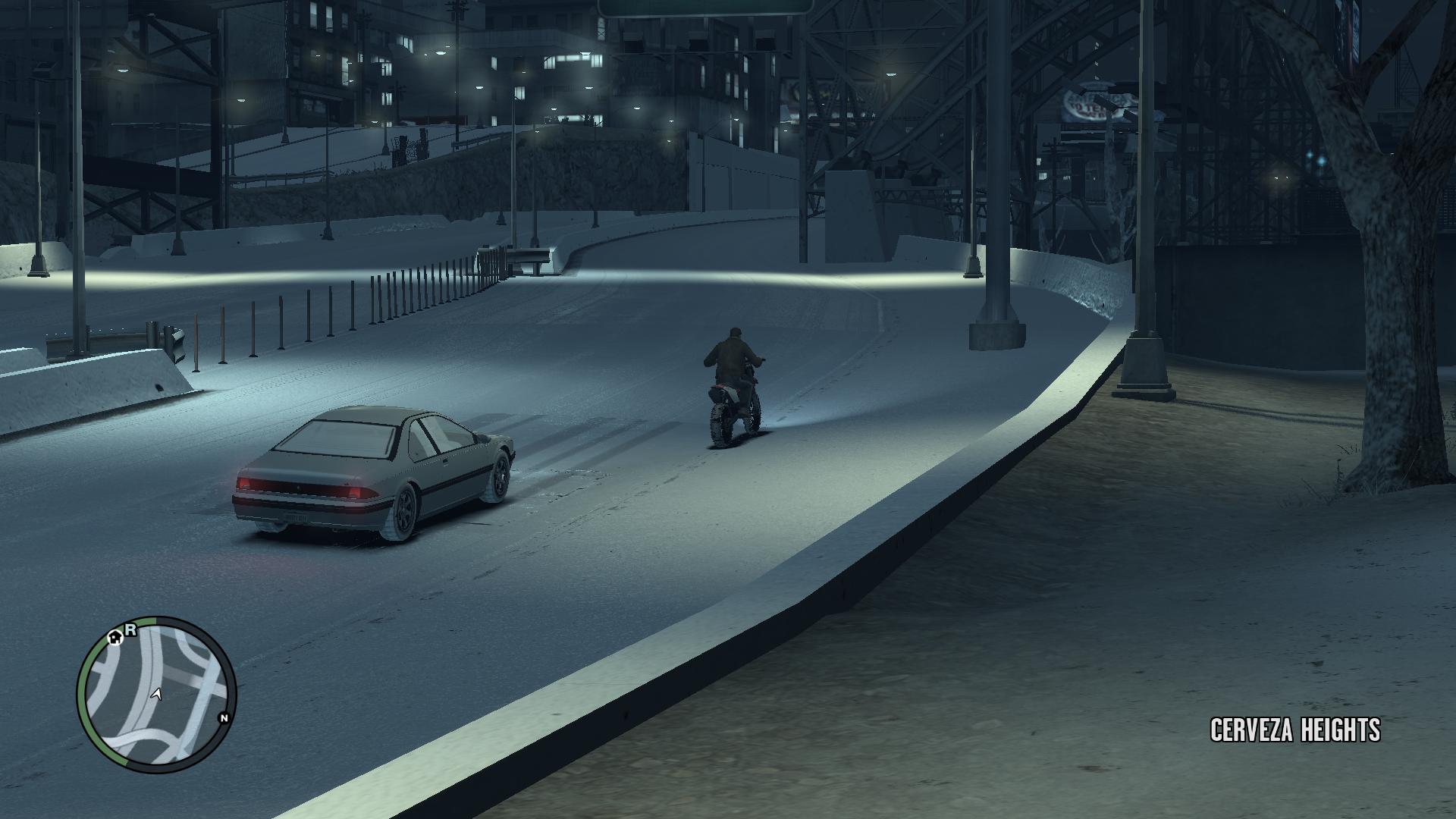1456x819 pixels.
Task: Click the N compass marker on minimap
Action: tap(224, 718)
